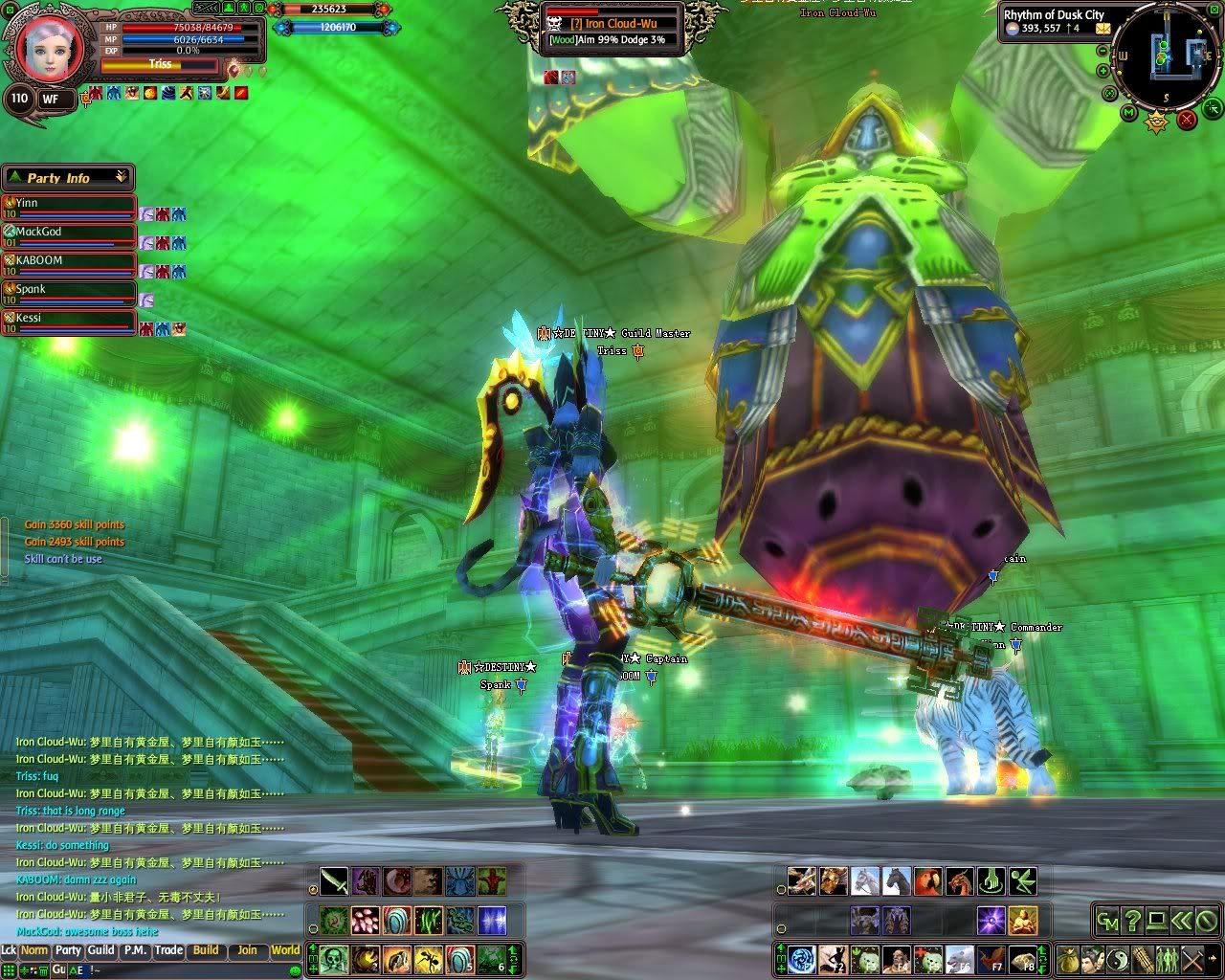Switch to the Trade chat tab

pos(168,950)
